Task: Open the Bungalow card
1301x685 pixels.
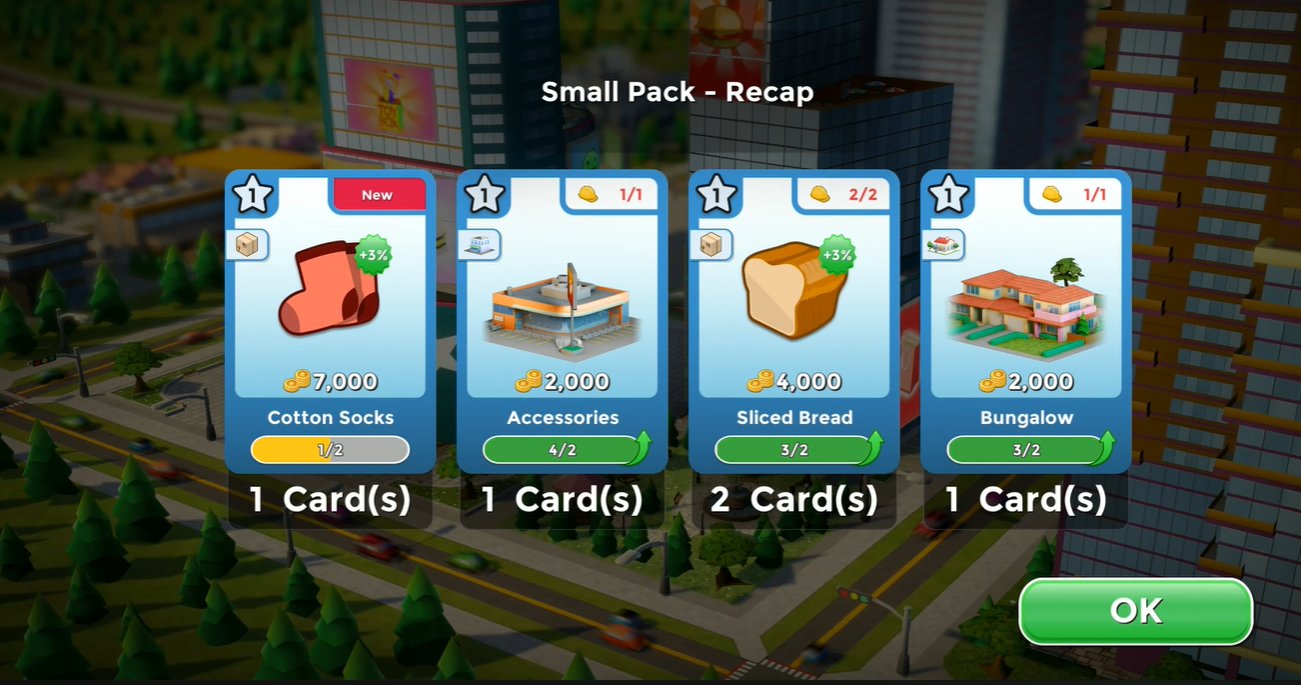Action: pos(1026,310)
